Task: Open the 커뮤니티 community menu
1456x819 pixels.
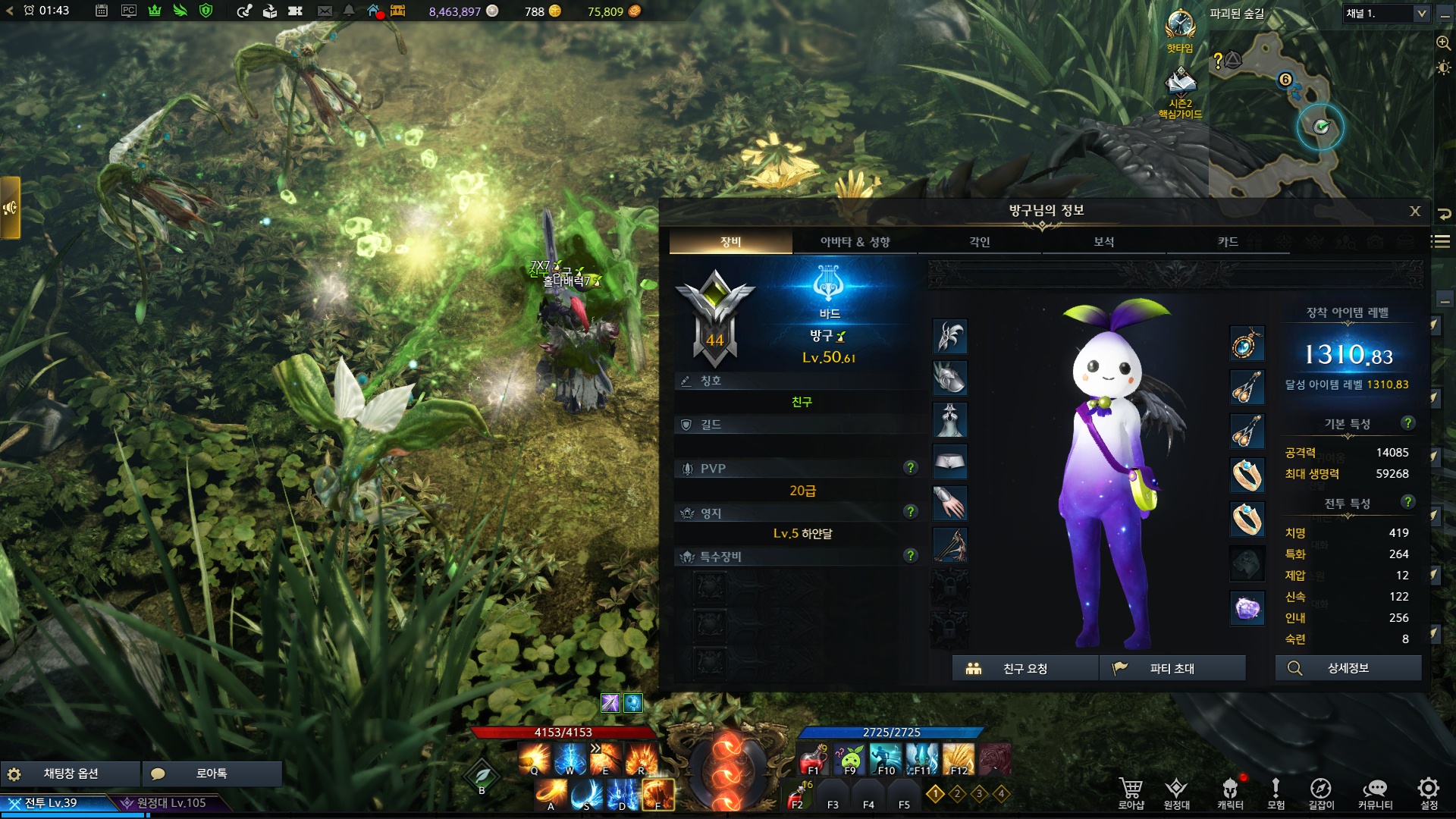Action: 1375,792
